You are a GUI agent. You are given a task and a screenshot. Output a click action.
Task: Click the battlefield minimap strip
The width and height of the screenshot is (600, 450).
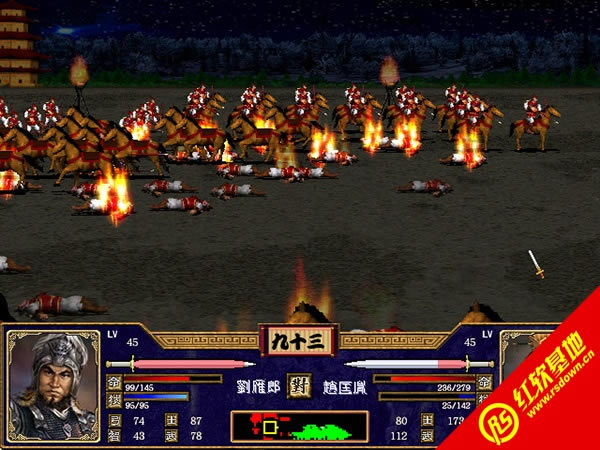point(299,427)
